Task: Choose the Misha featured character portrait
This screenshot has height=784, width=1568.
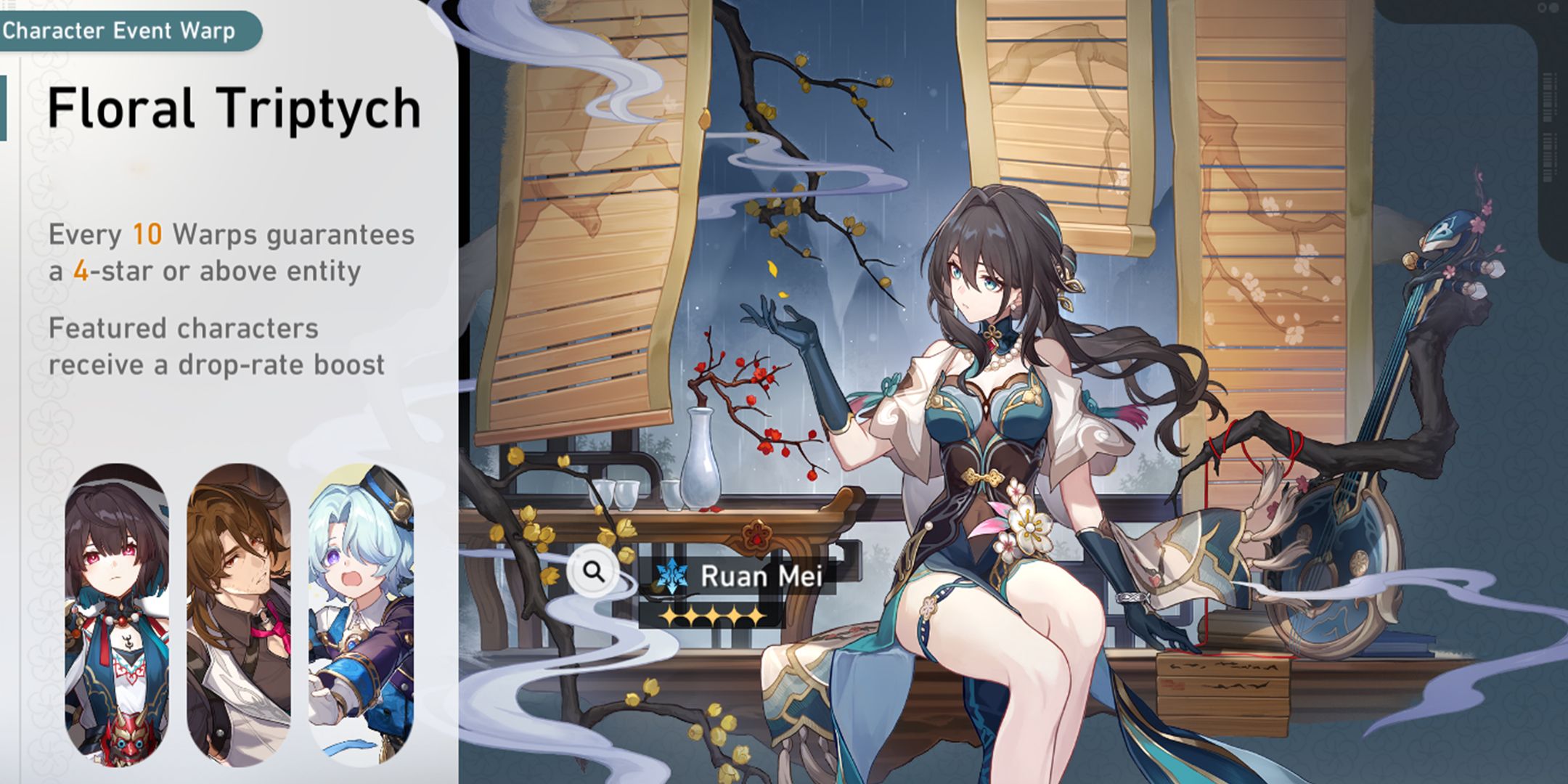Action: (x=361, y=616)
